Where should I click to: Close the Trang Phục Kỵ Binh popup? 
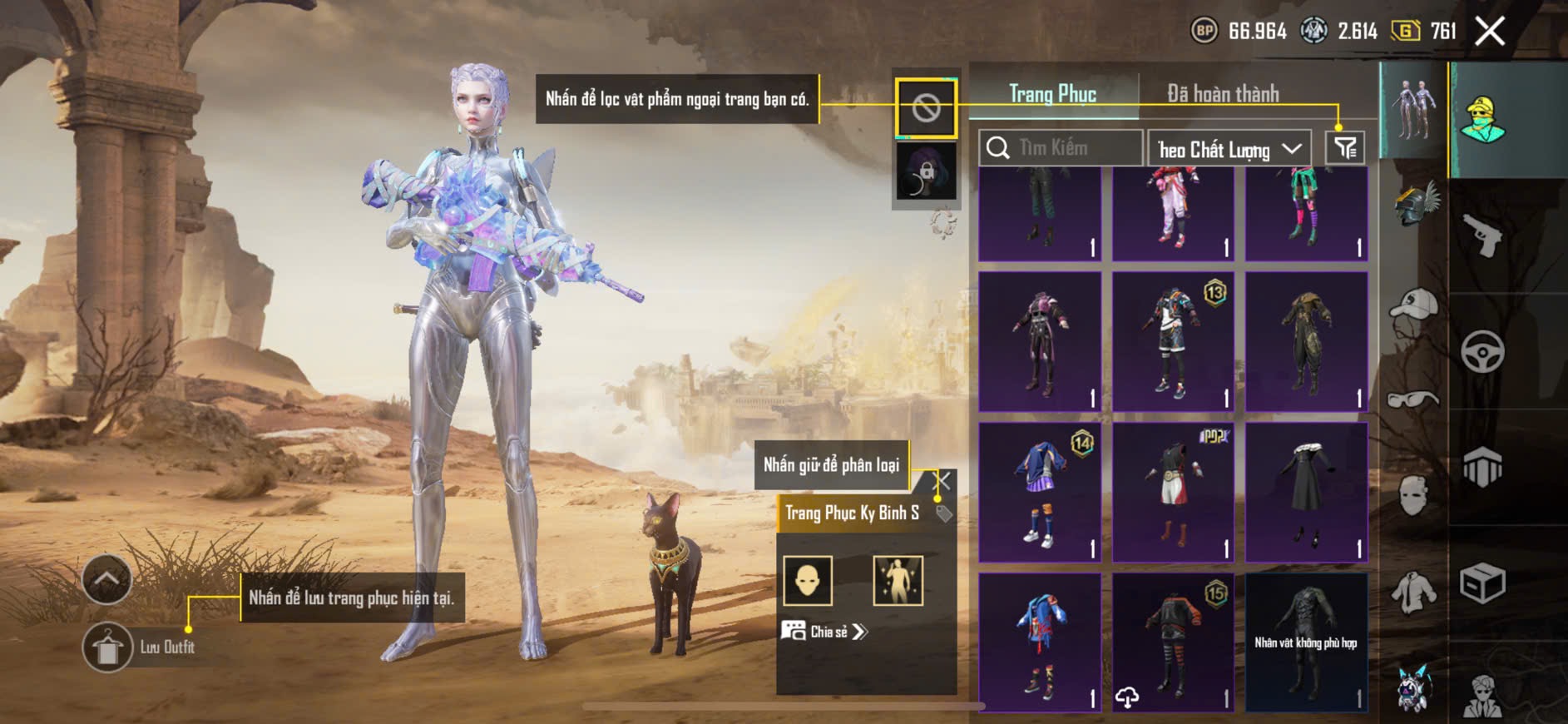(942, 480)
